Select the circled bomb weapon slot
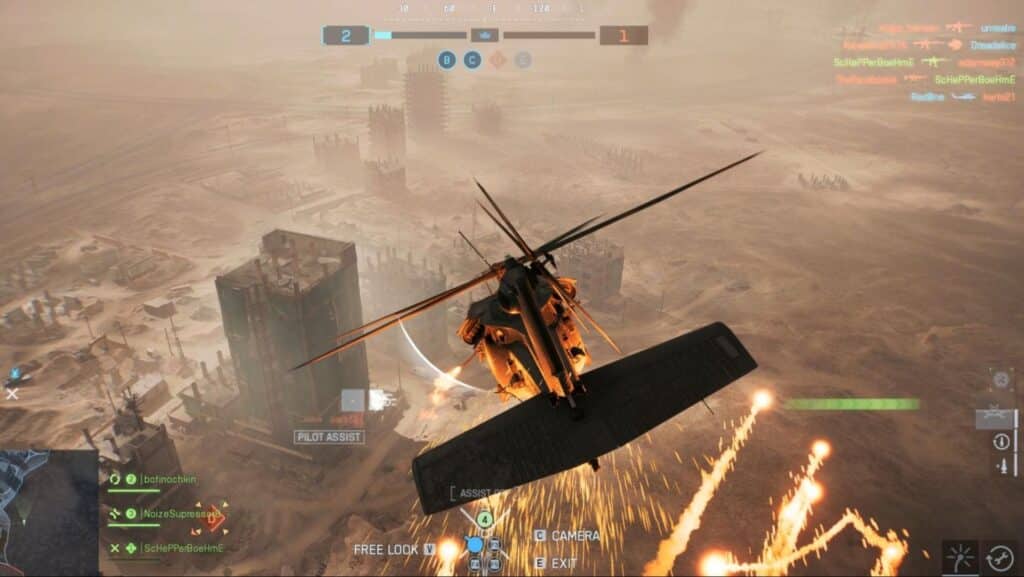The width and height of the screenshot is (1024, 577). pos(1001,441)
